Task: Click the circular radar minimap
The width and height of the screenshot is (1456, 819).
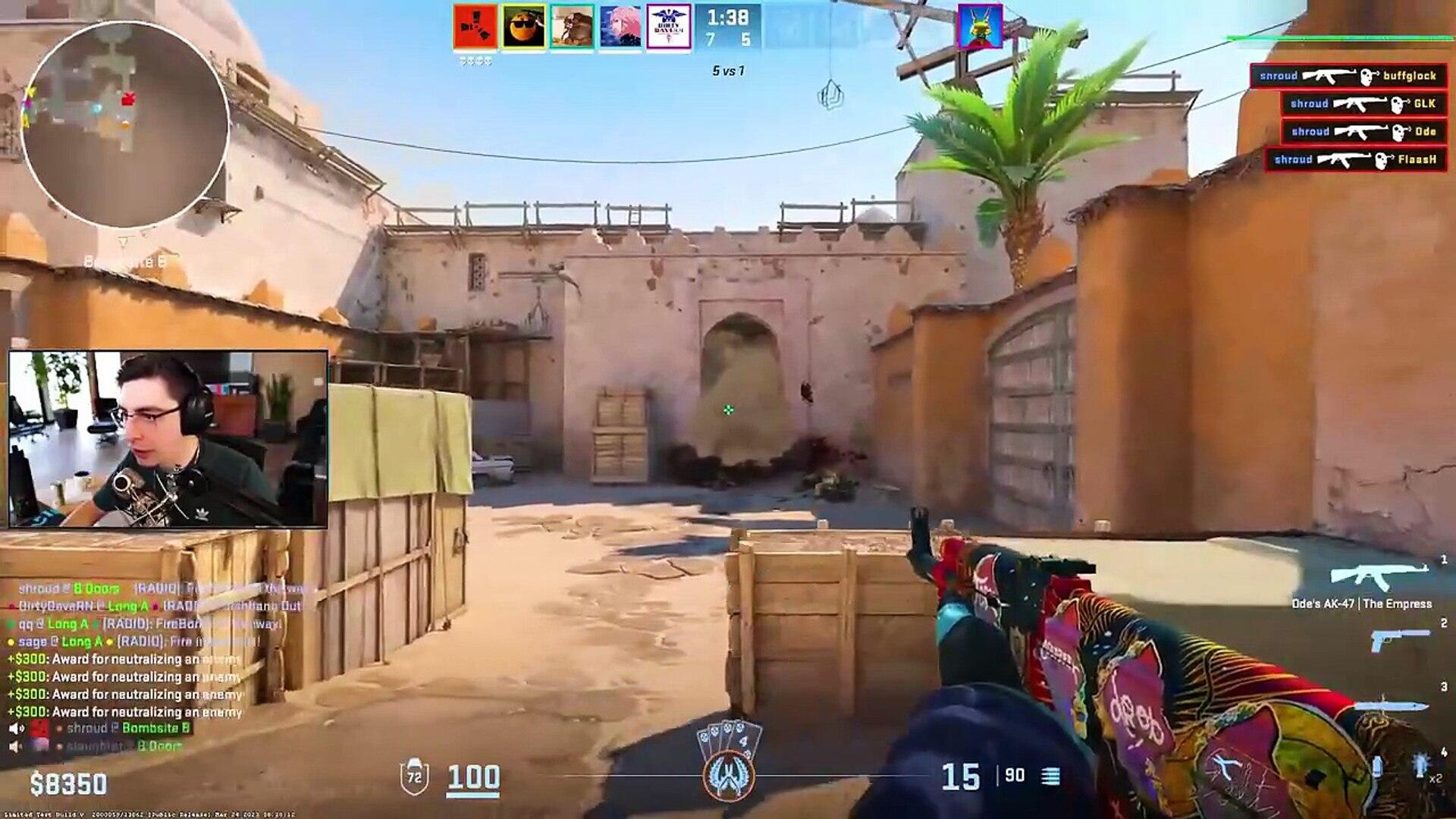Action: coord(125,124)
